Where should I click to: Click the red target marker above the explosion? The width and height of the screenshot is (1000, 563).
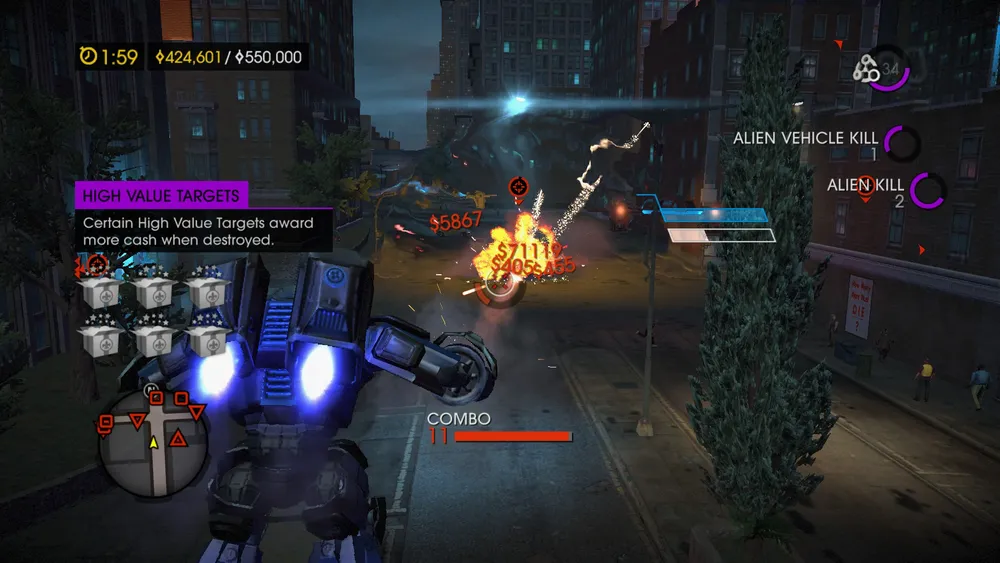tap(518, 186)
